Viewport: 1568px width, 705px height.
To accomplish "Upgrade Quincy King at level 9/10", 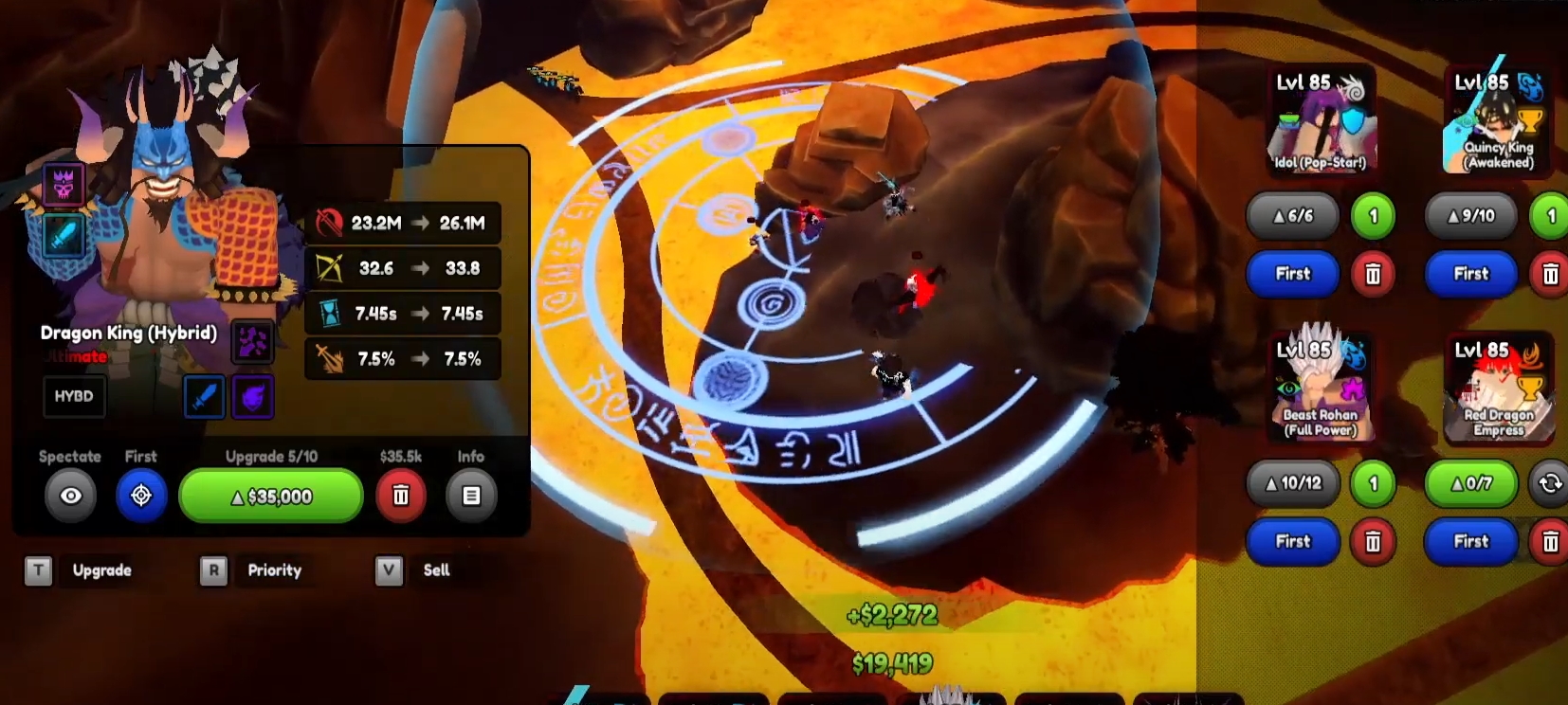I will 1471,216.
